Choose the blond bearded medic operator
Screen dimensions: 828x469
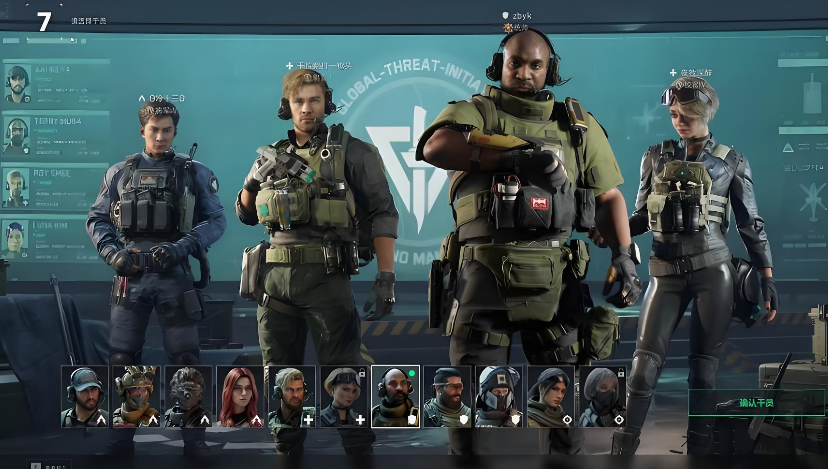292,396
